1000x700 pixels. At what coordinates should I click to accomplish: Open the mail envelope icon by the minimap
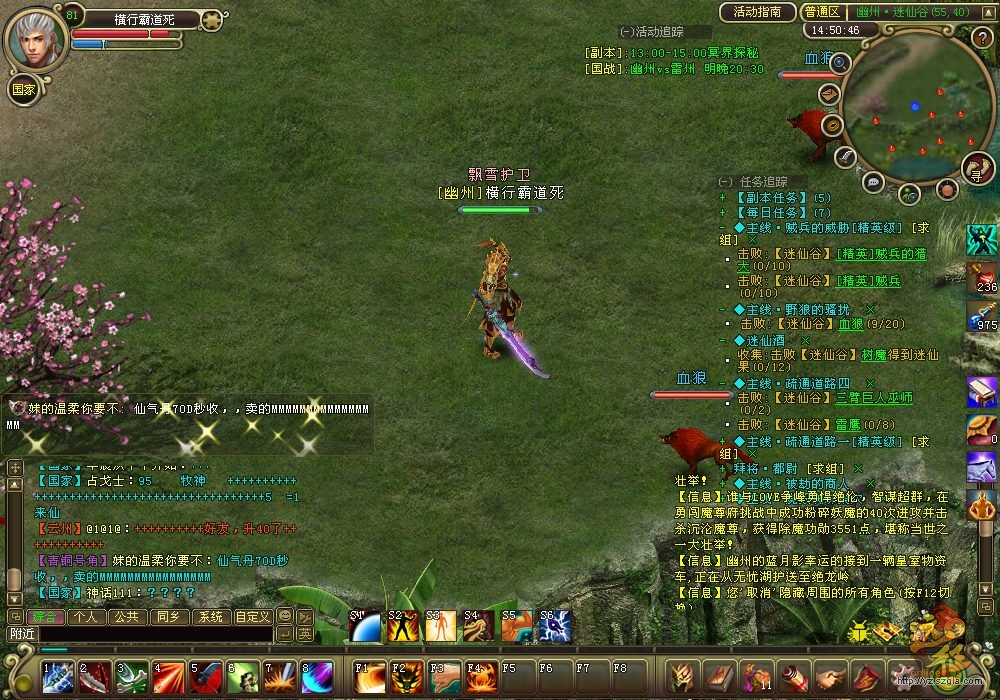pos(829,94)
